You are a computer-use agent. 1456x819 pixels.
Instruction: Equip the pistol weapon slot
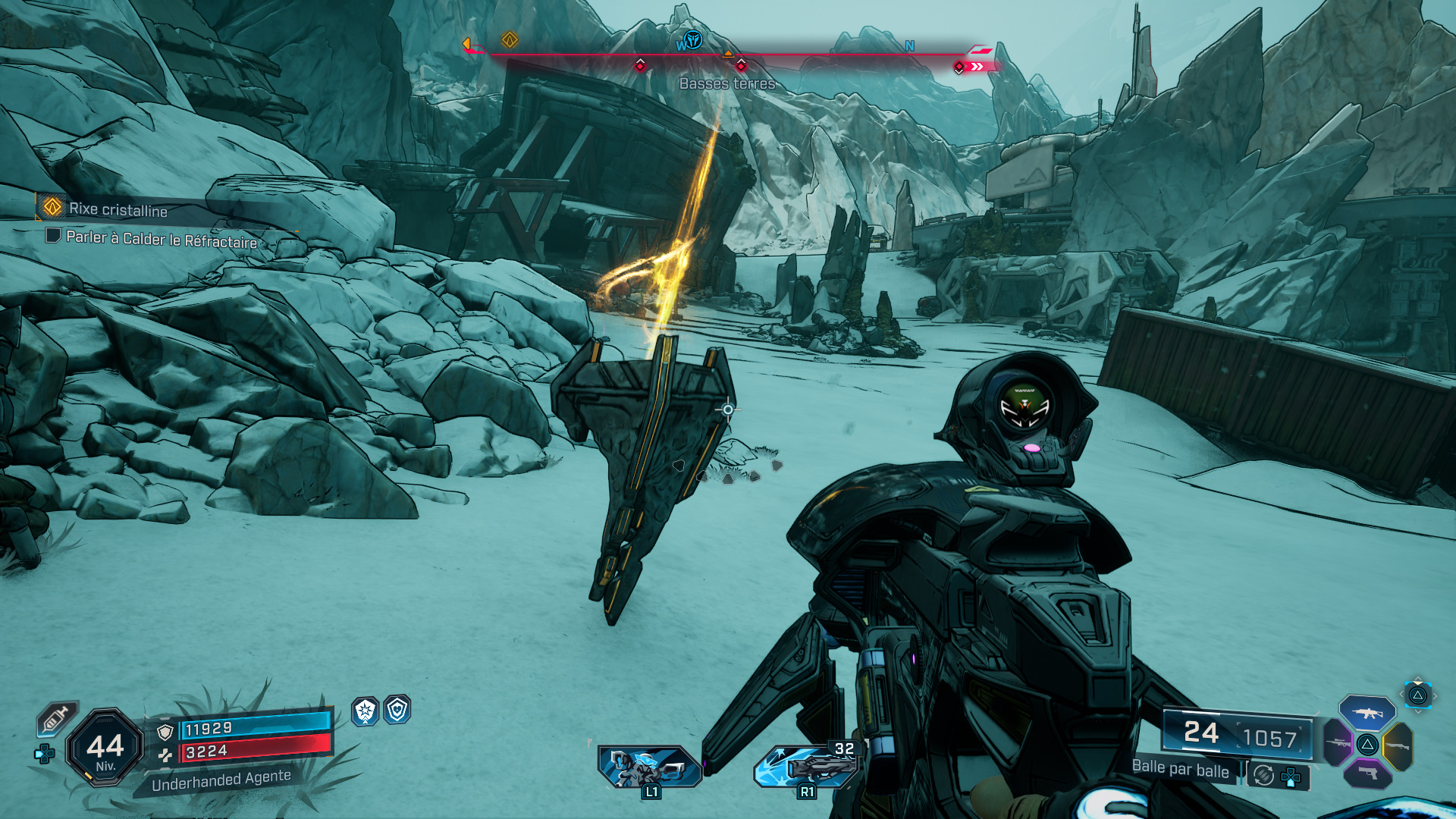[x=1367, y=773]
